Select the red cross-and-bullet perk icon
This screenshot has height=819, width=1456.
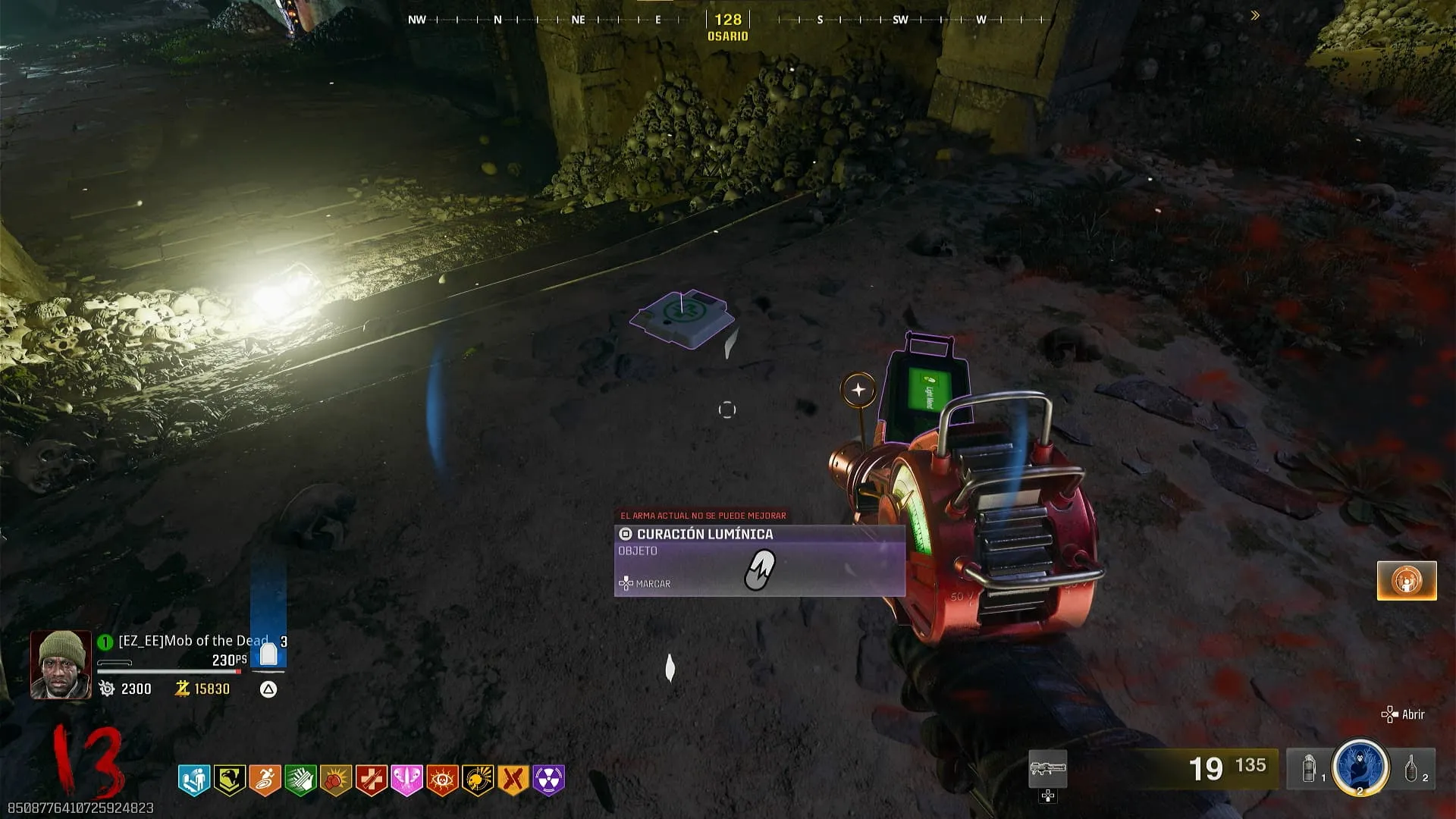pos(372,780)
